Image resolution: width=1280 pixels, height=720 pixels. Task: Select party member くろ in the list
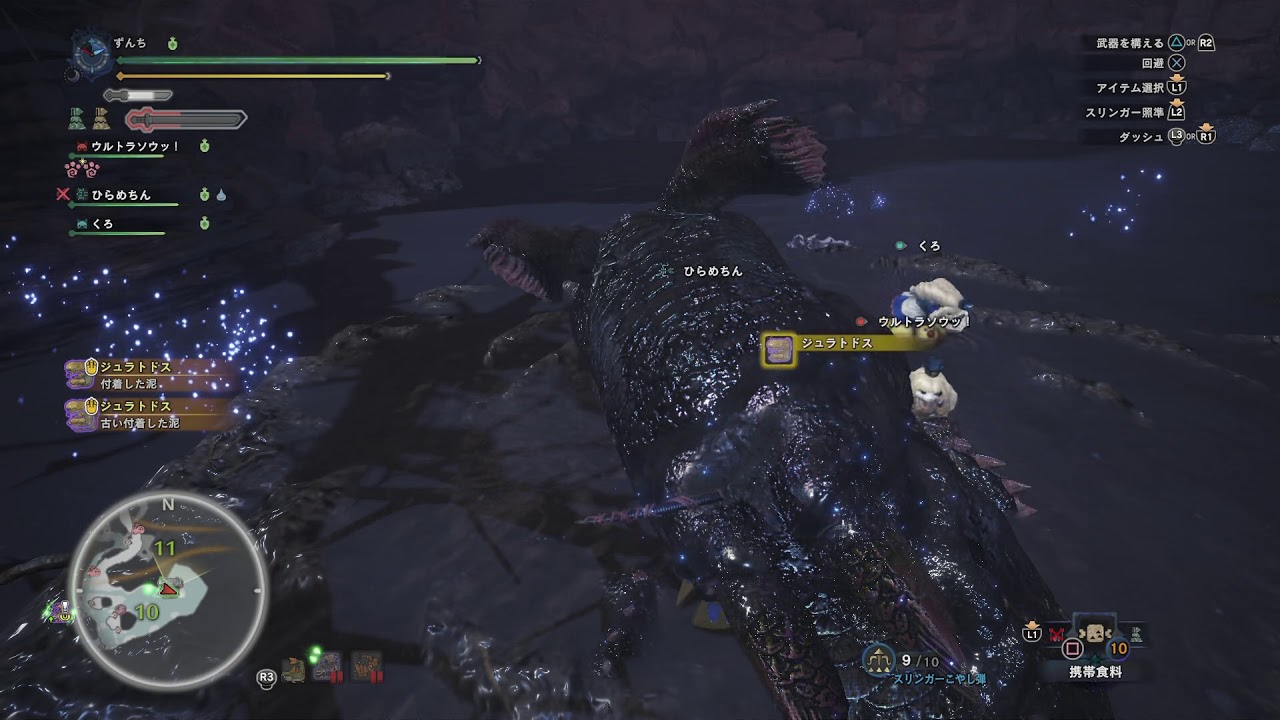point(103,225)
